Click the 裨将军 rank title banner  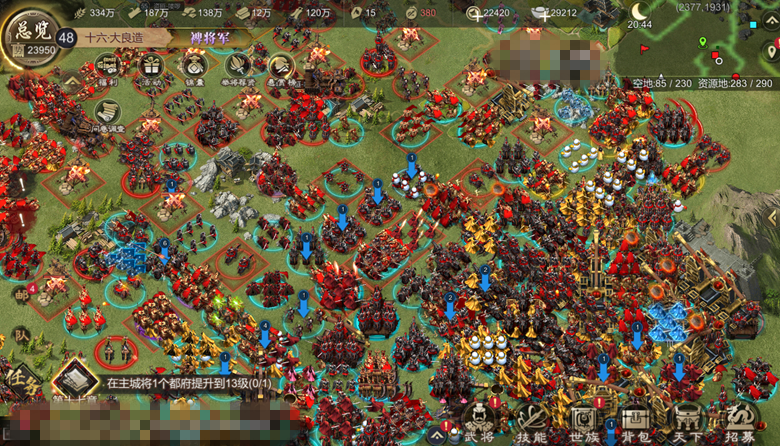(212, 38)
